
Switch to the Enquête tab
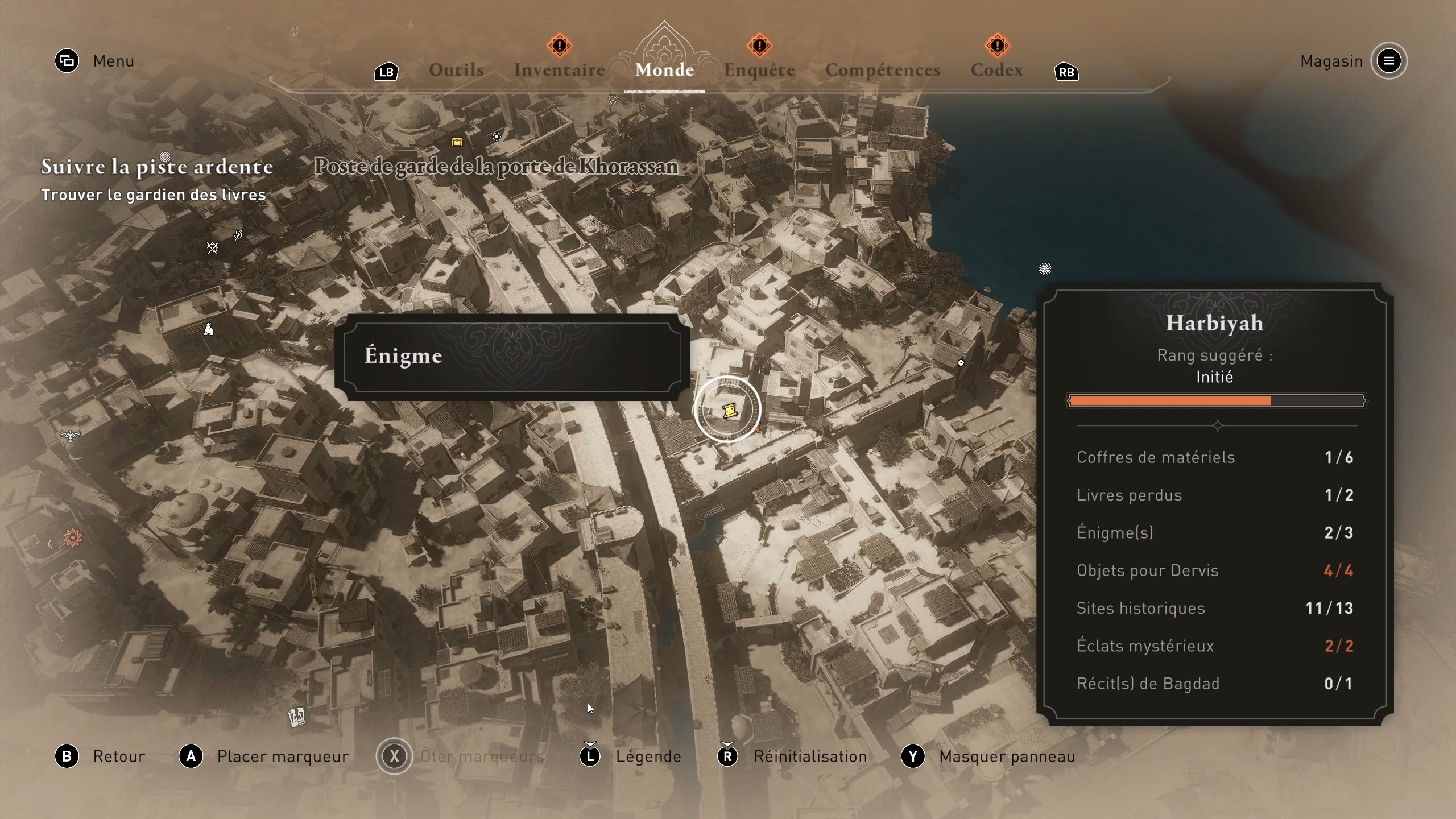click(759, 69)
